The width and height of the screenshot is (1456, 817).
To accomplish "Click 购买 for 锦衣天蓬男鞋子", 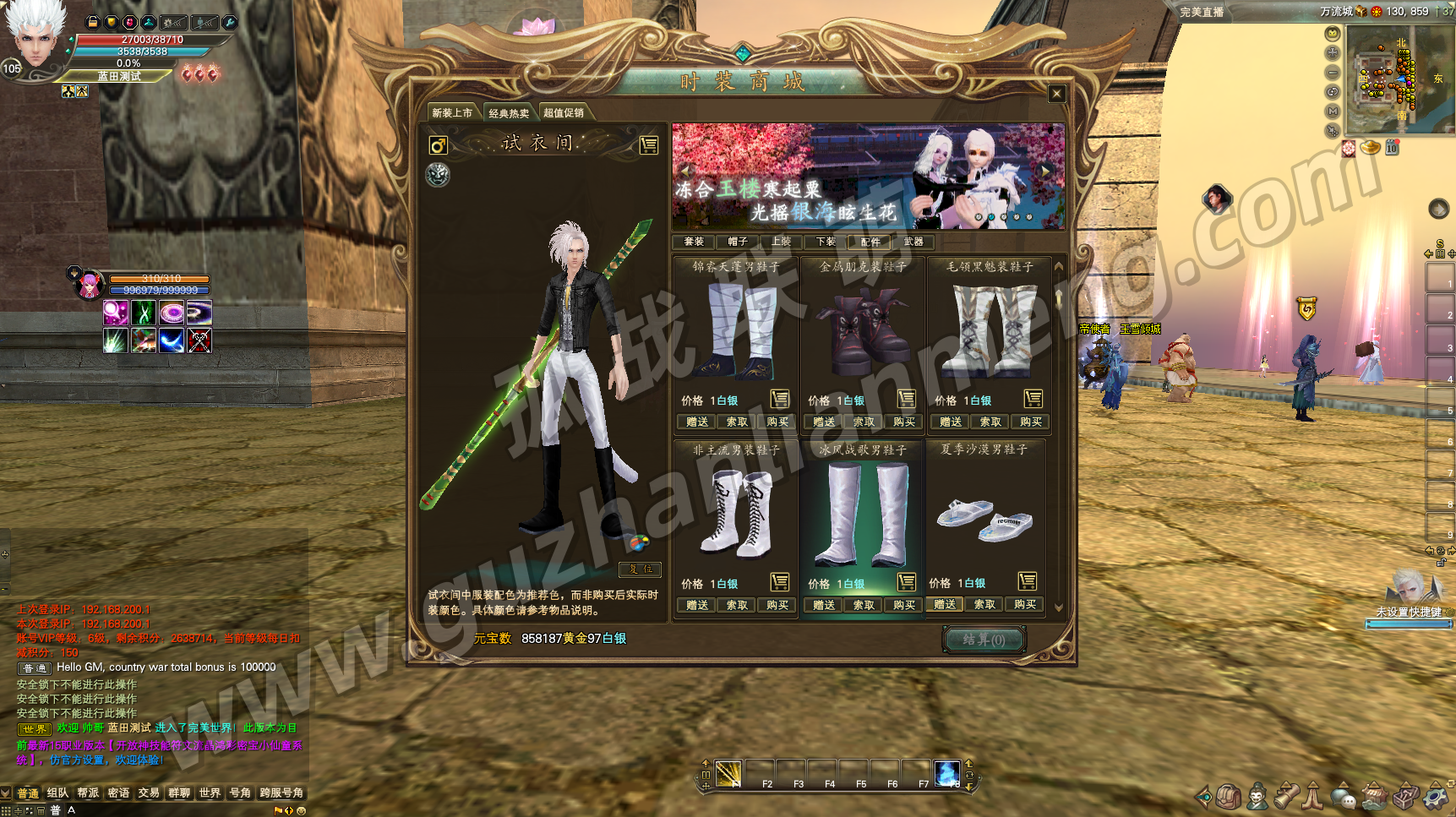I will tap(777, 422).
